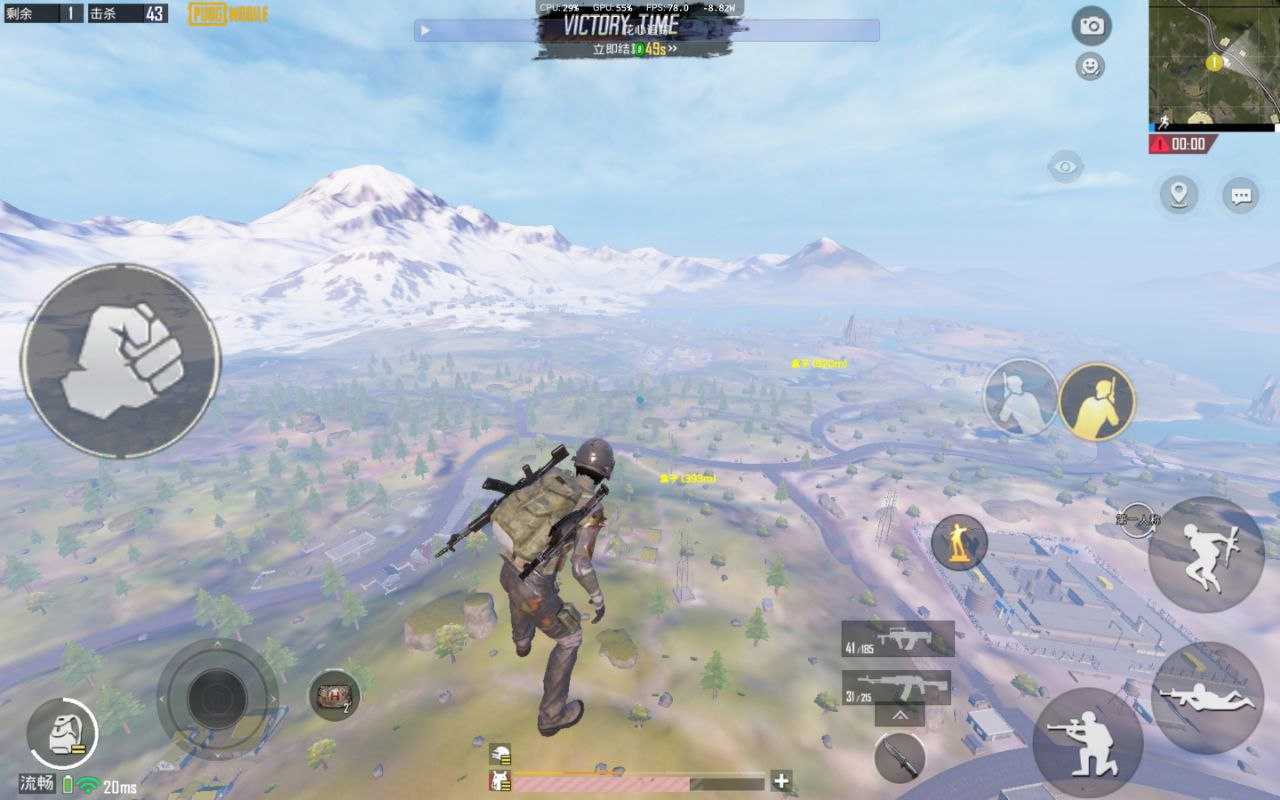Open healing items with the plus button
Image resolution: width=1280 pixels, height=800 pixels.
tap(782, 781)
